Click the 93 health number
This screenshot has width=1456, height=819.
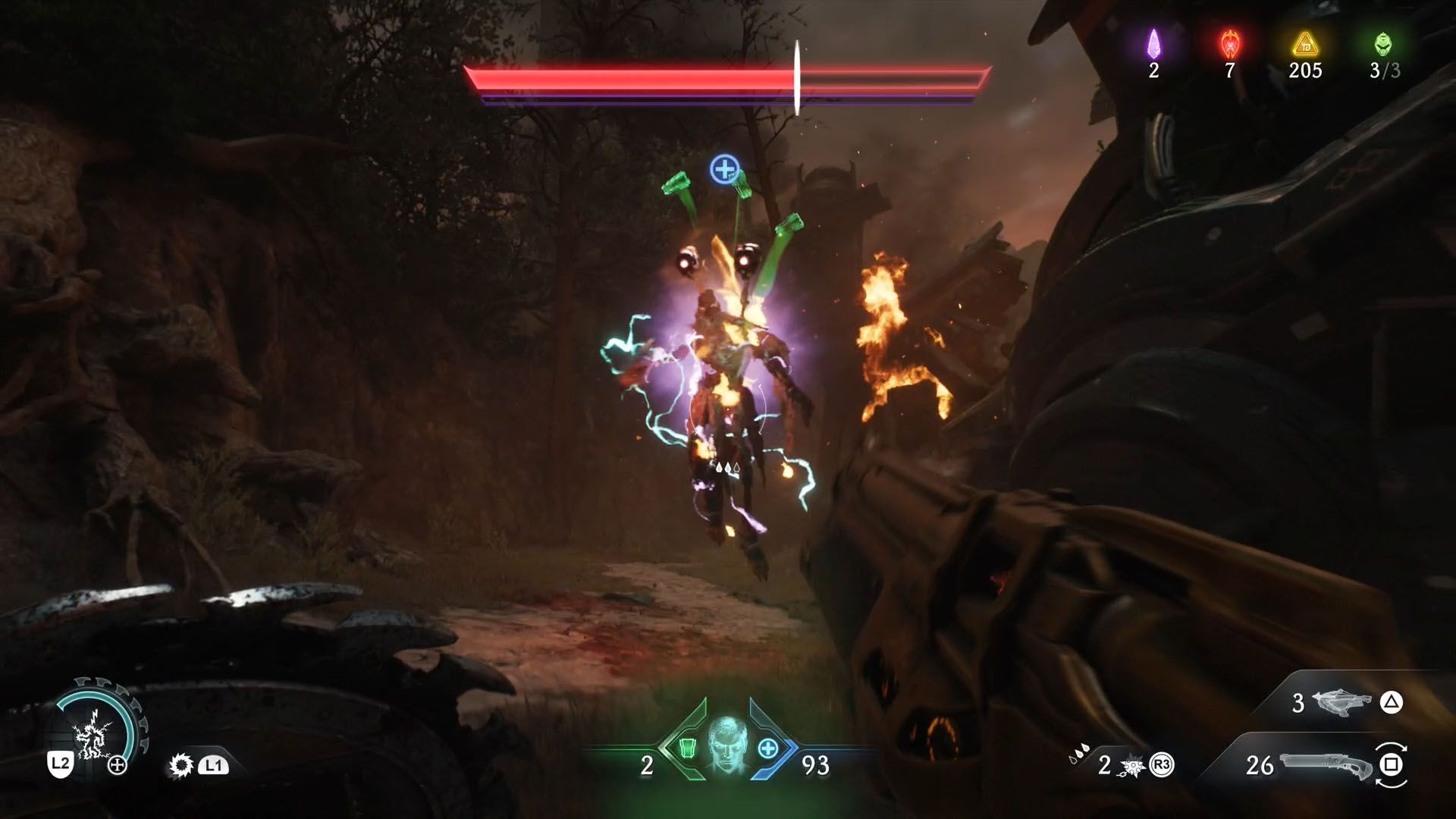tap(816, 764)
